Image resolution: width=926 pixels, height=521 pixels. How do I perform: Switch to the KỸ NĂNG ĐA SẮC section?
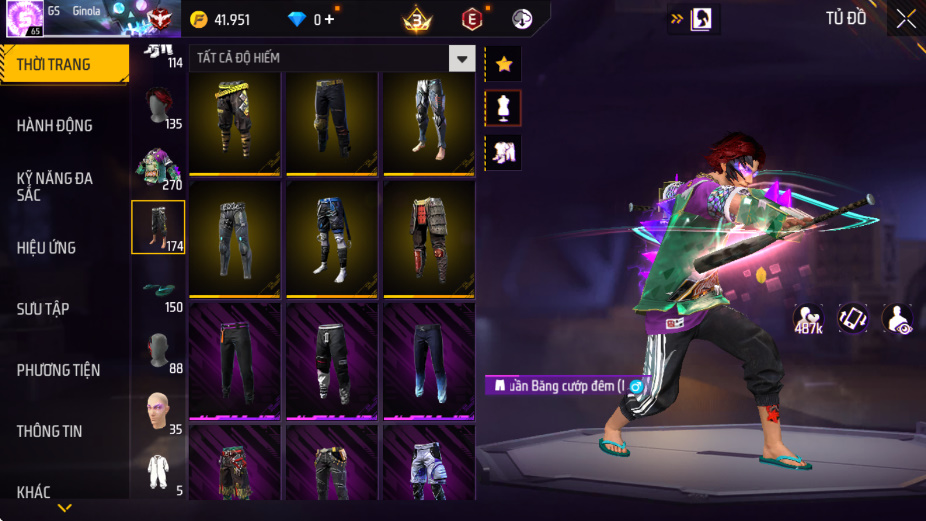click(55, 186)
